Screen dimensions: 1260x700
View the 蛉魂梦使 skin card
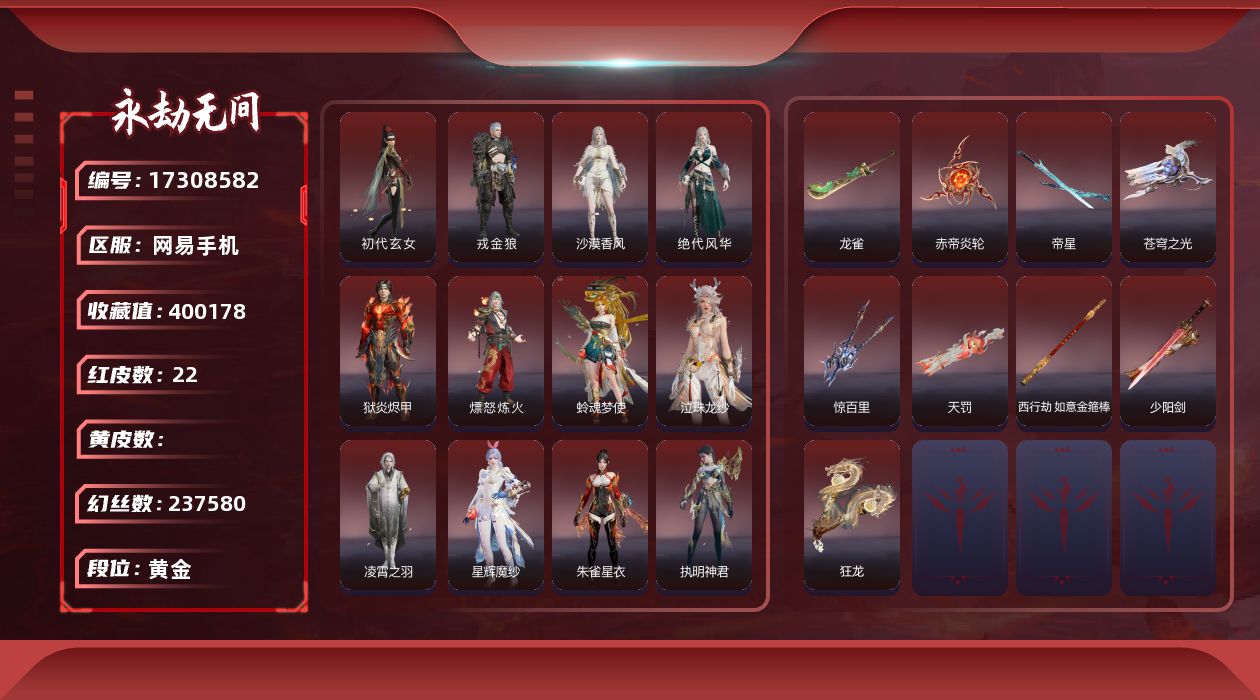[x=600, y=351]
